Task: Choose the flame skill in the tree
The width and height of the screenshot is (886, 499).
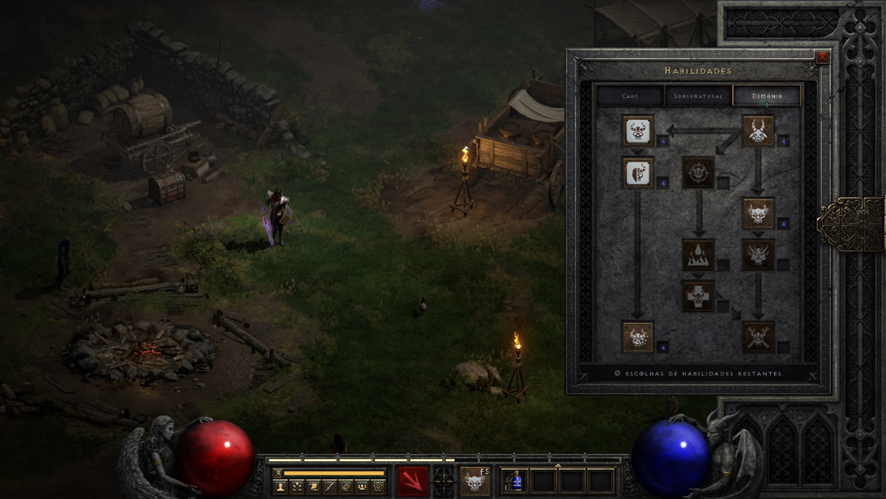Action: (698, 254)
